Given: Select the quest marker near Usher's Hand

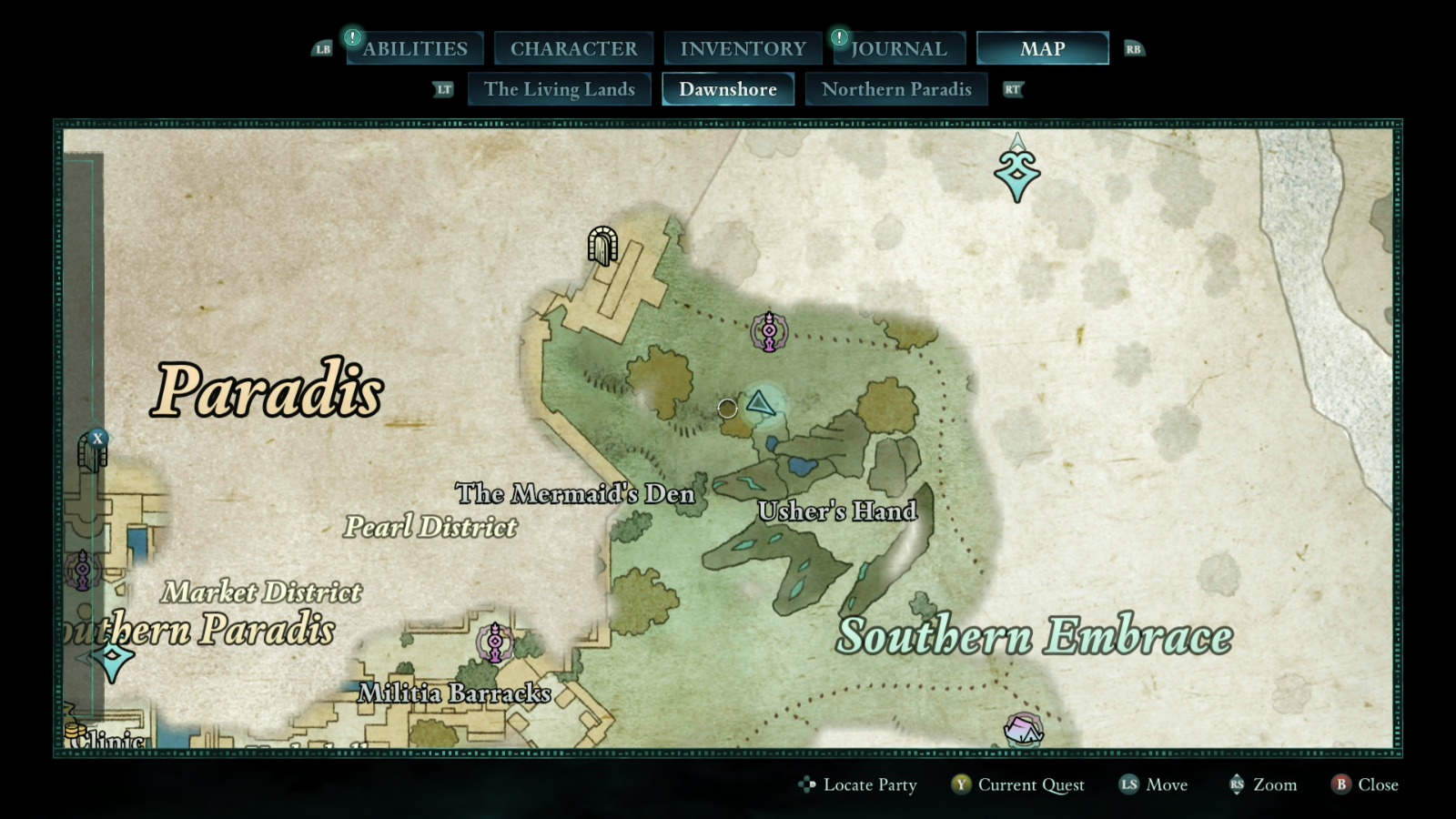Looking at the screenshot, I should (x=770, y=330).
